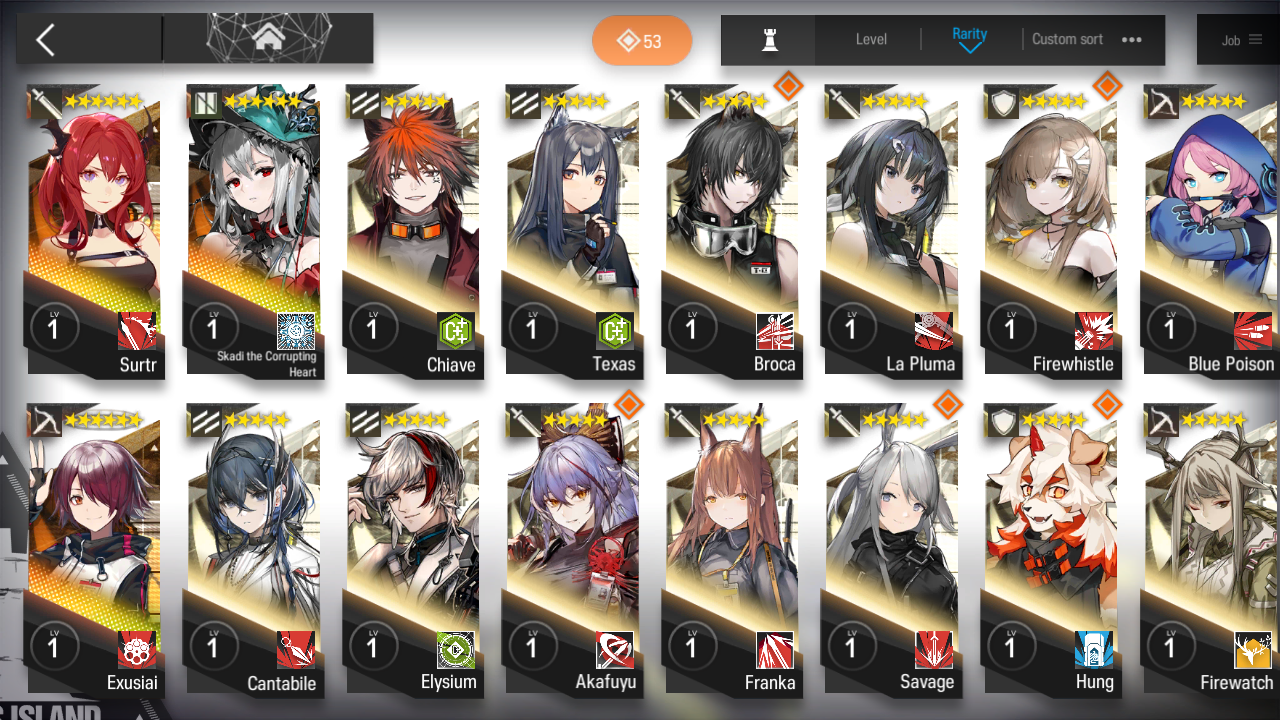
Task: Select operator Surtr
Action: click(x=95, y=230)
